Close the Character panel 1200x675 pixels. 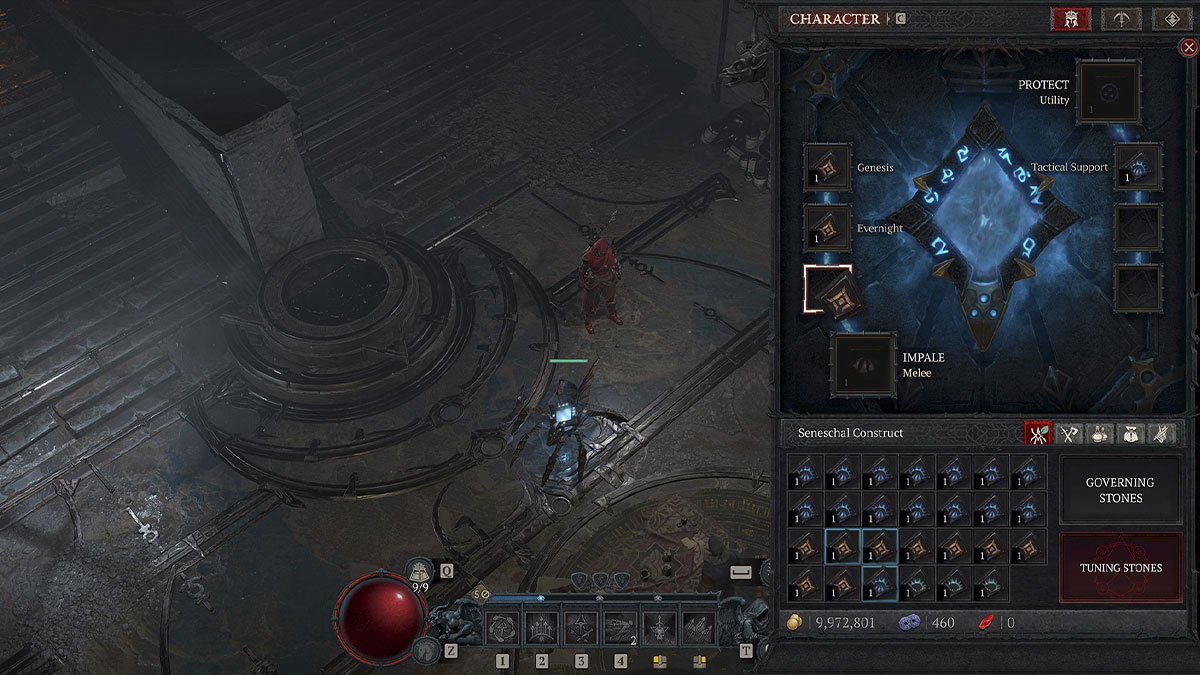click(1188, 47)
